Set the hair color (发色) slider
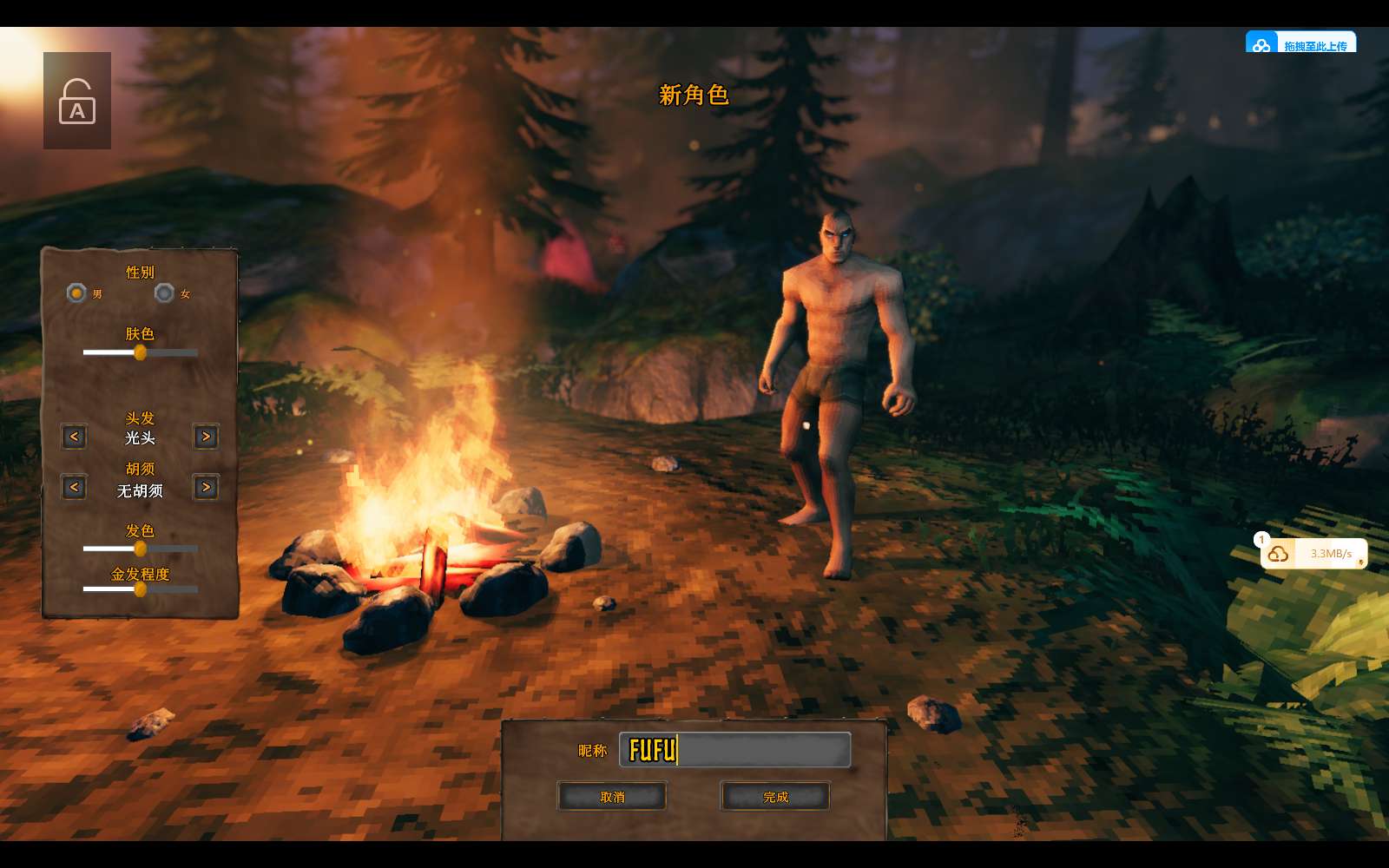This screenshot has height=868, width=1389. 140,549
